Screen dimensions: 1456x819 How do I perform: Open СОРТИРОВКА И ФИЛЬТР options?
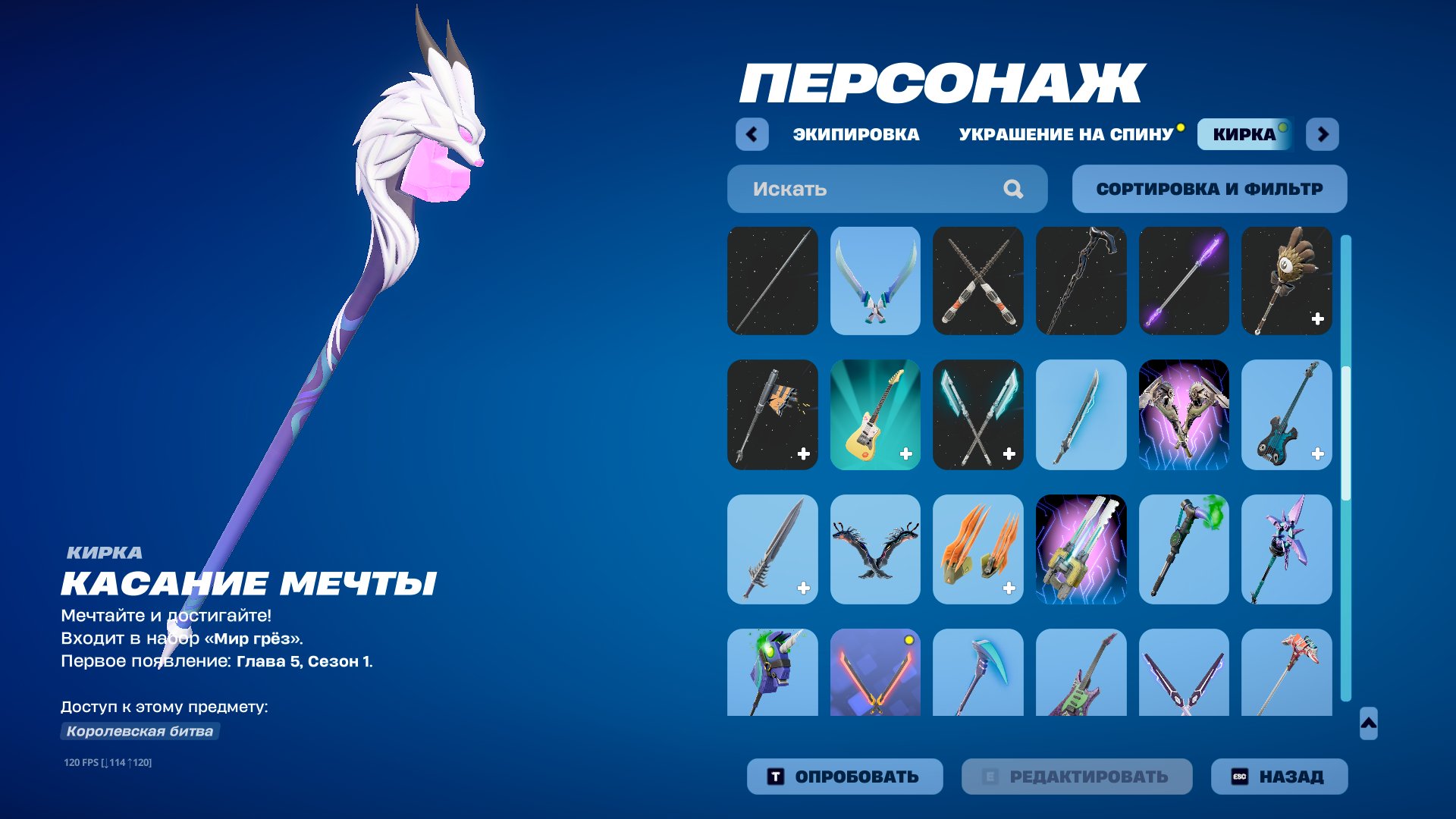pyautogui.click(x=1209, y=188)
